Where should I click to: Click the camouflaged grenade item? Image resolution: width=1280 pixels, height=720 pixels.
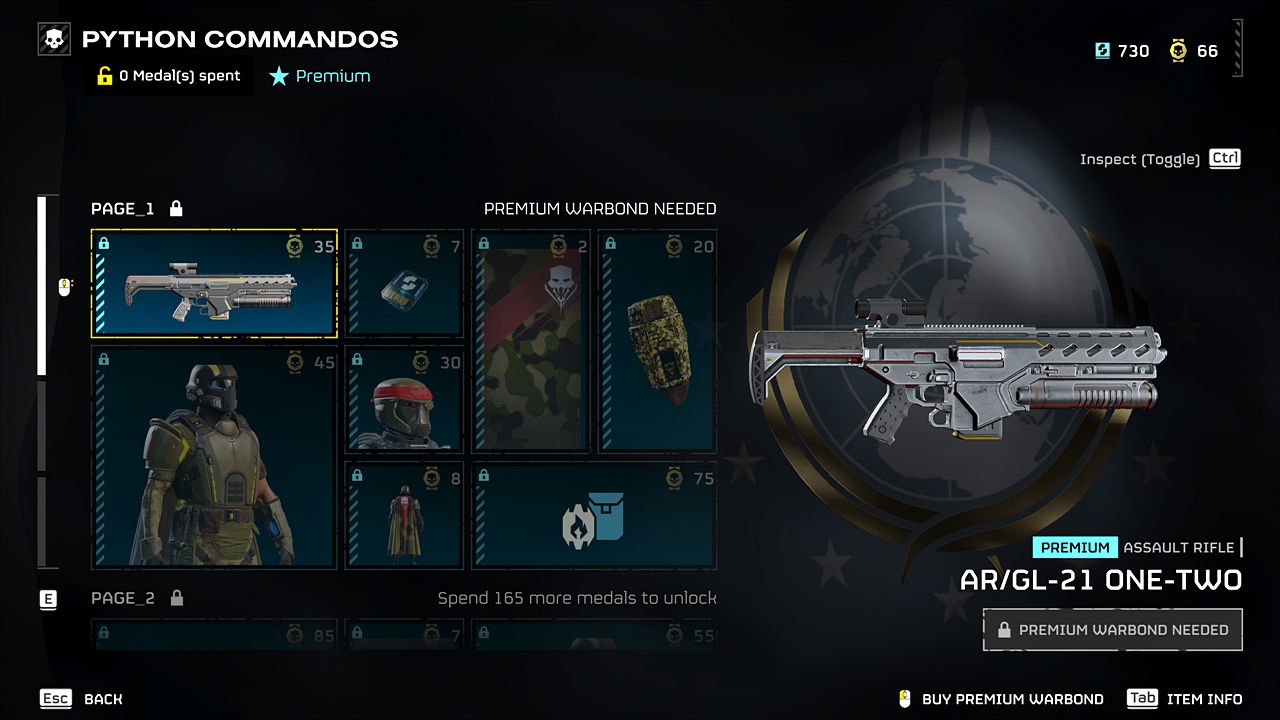tap(658, 340)
